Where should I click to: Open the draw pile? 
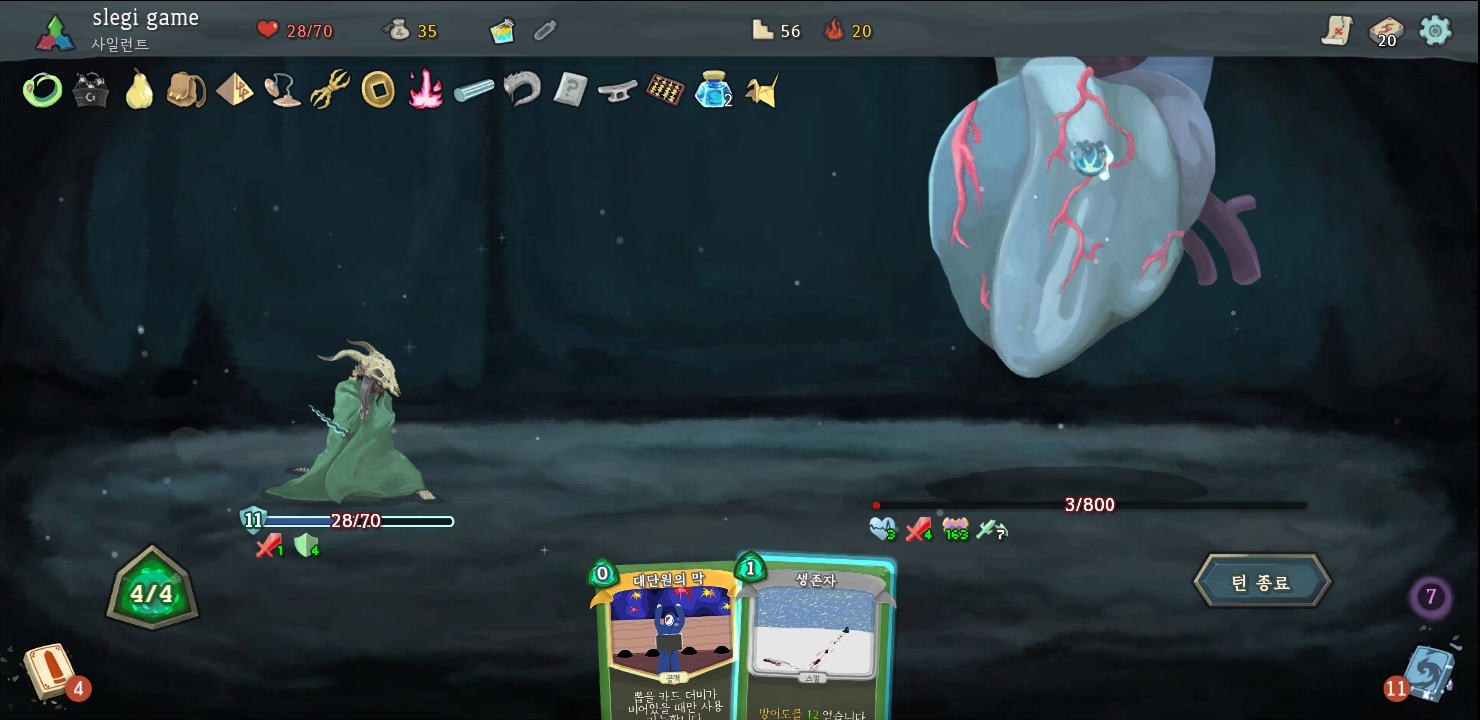(48, 672)
